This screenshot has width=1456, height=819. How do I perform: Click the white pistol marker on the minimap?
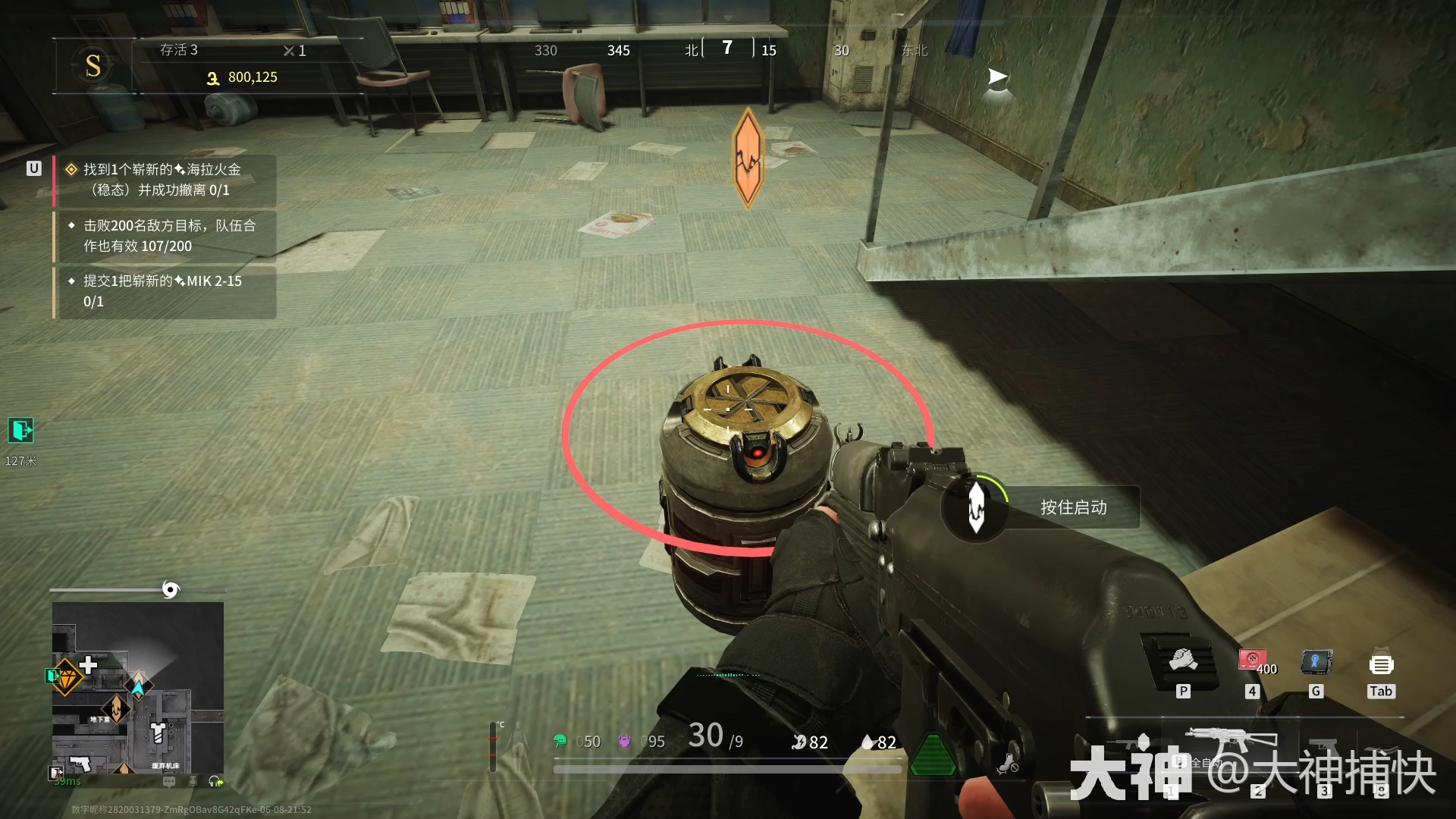(80, 764)
